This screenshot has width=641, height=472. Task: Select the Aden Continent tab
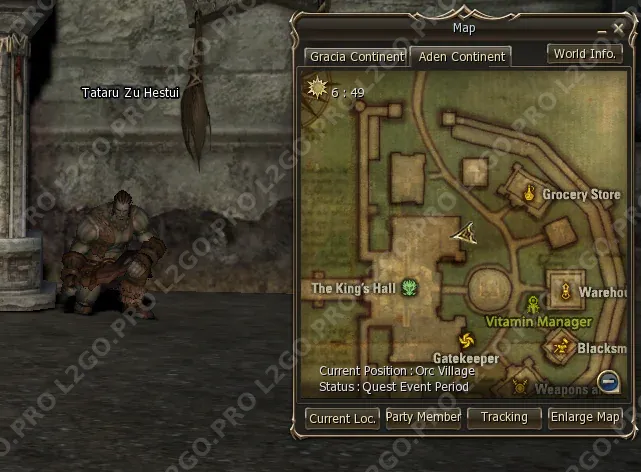click(460, 57)
